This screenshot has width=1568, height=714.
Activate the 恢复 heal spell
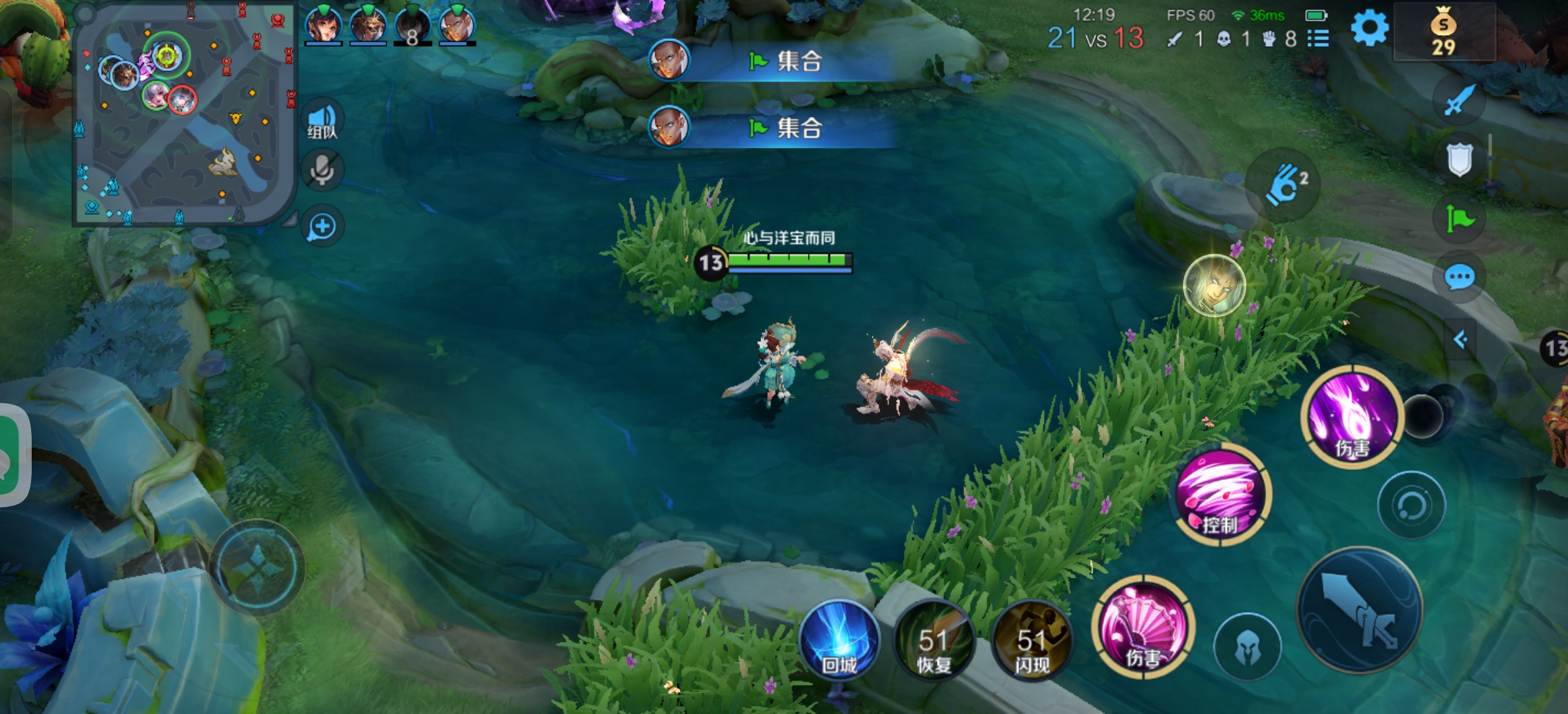pos(934,641)
